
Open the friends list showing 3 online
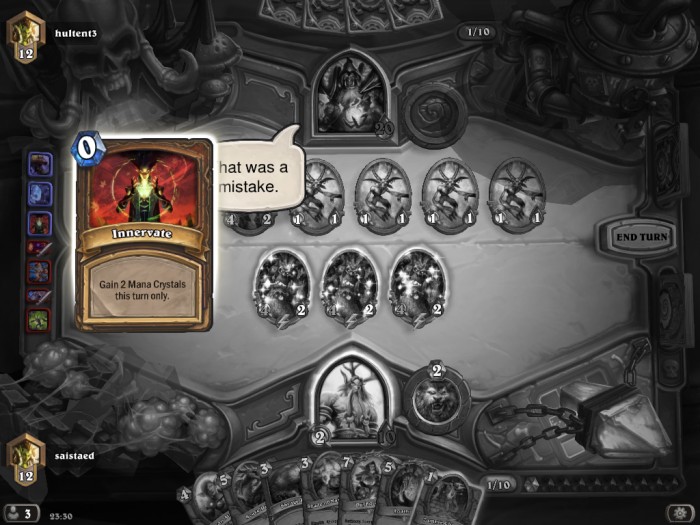tap(22, 514)
